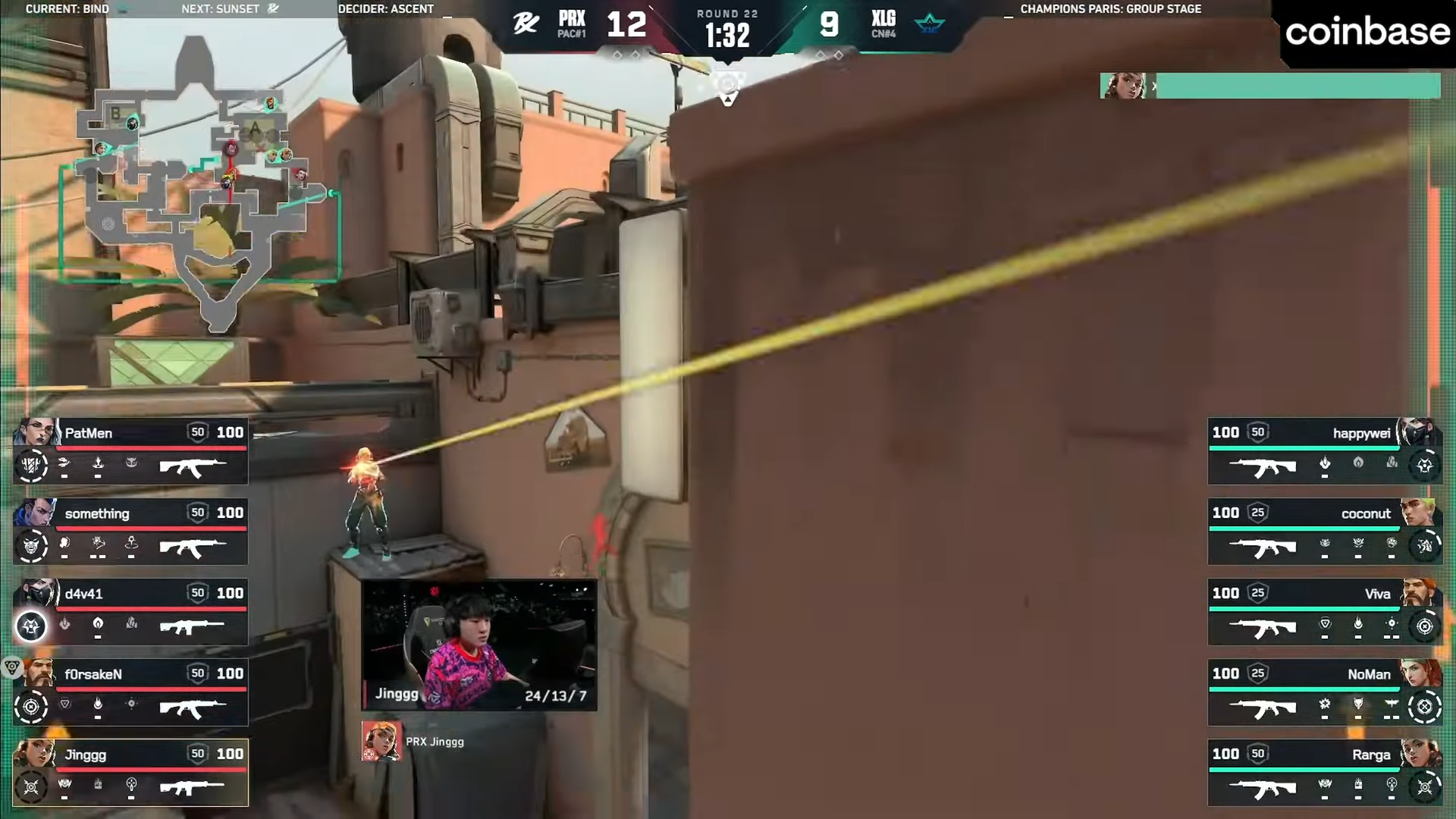Select Ranga's player card
The height and width of the screenshot is (819, 1456).
click(x=1323, y=773)
